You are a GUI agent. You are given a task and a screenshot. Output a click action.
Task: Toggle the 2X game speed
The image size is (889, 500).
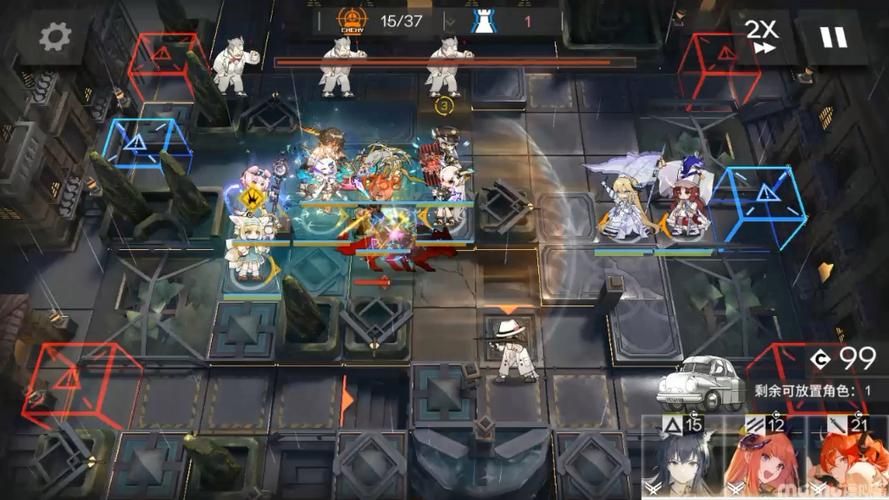coord(762,37)
